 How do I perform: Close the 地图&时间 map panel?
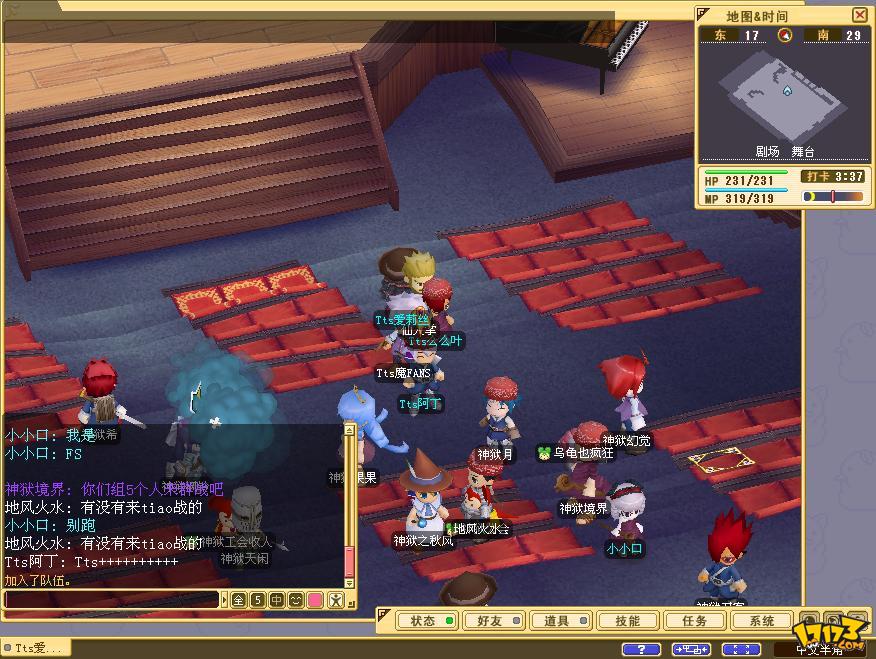pyautogui.click(x=859, y=15)
